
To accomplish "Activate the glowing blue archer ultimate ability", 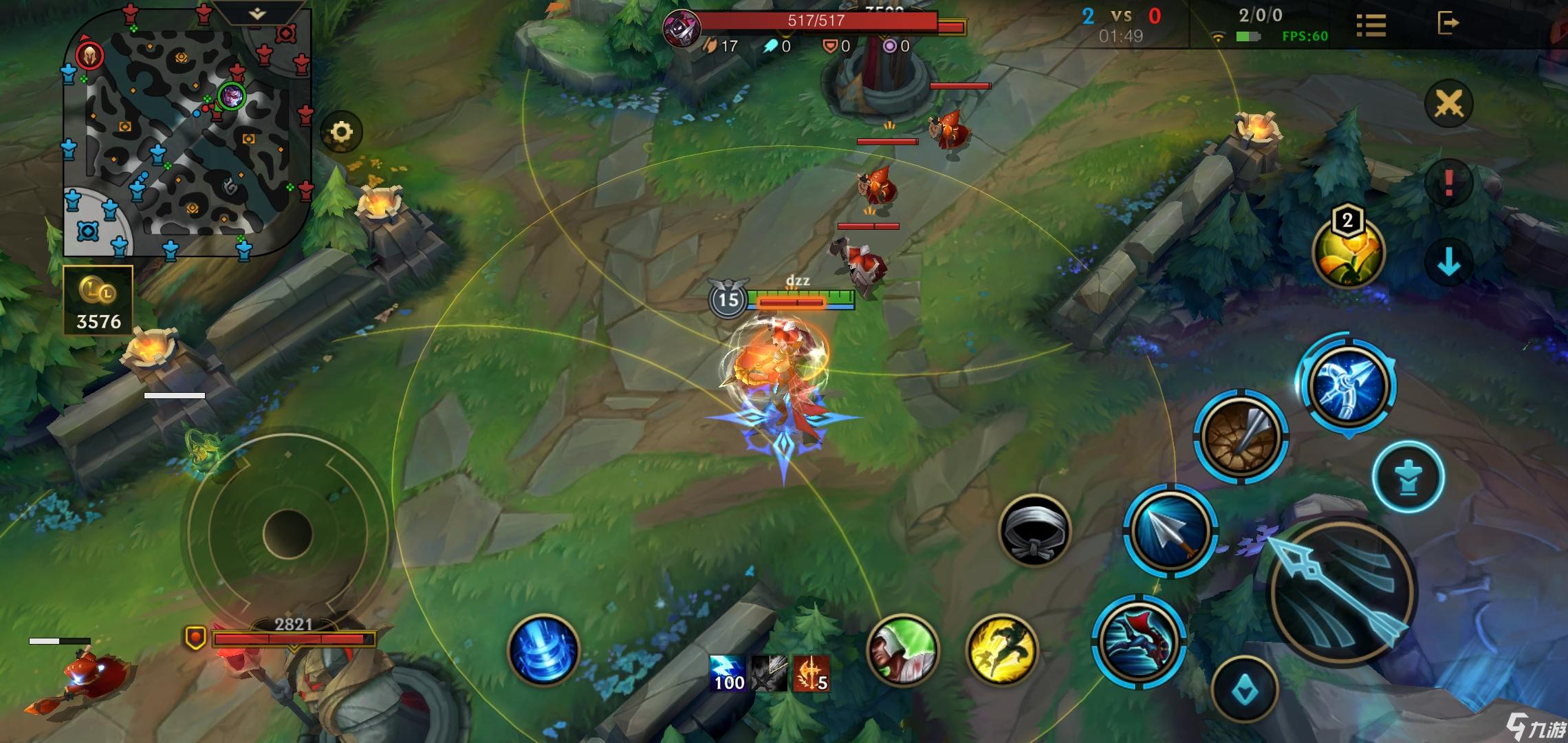I will coord(1348,385).
